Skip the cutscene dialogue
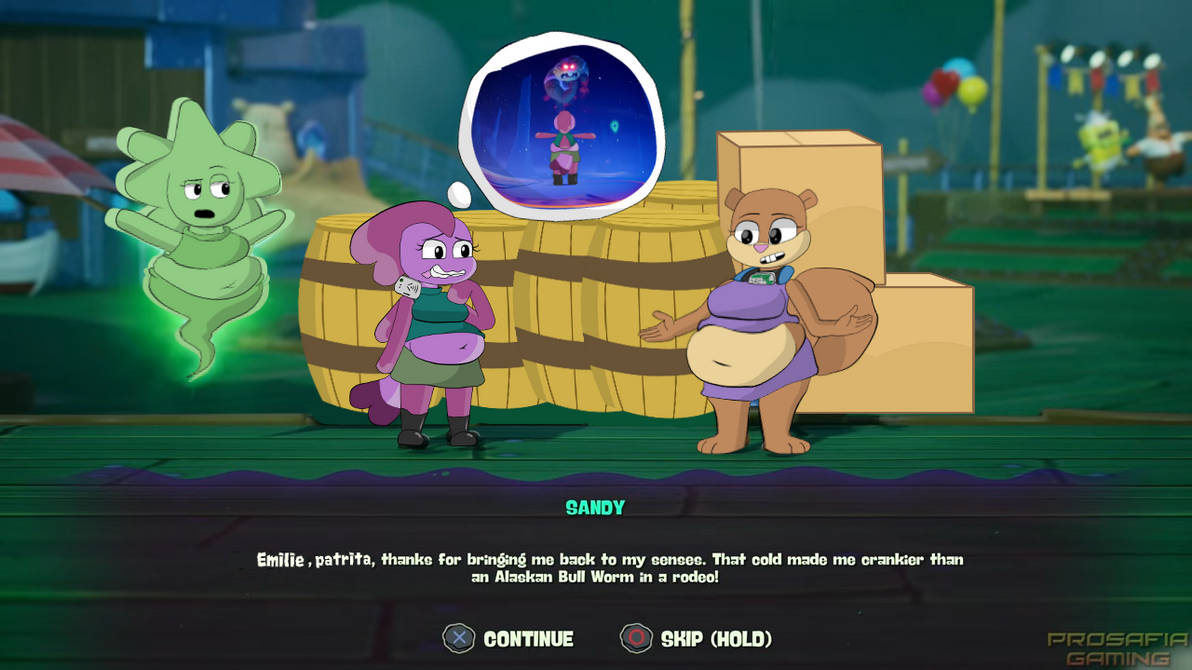Image resolution: width=1192 pixels, height=670 pixels. click(x=696, y=639)
